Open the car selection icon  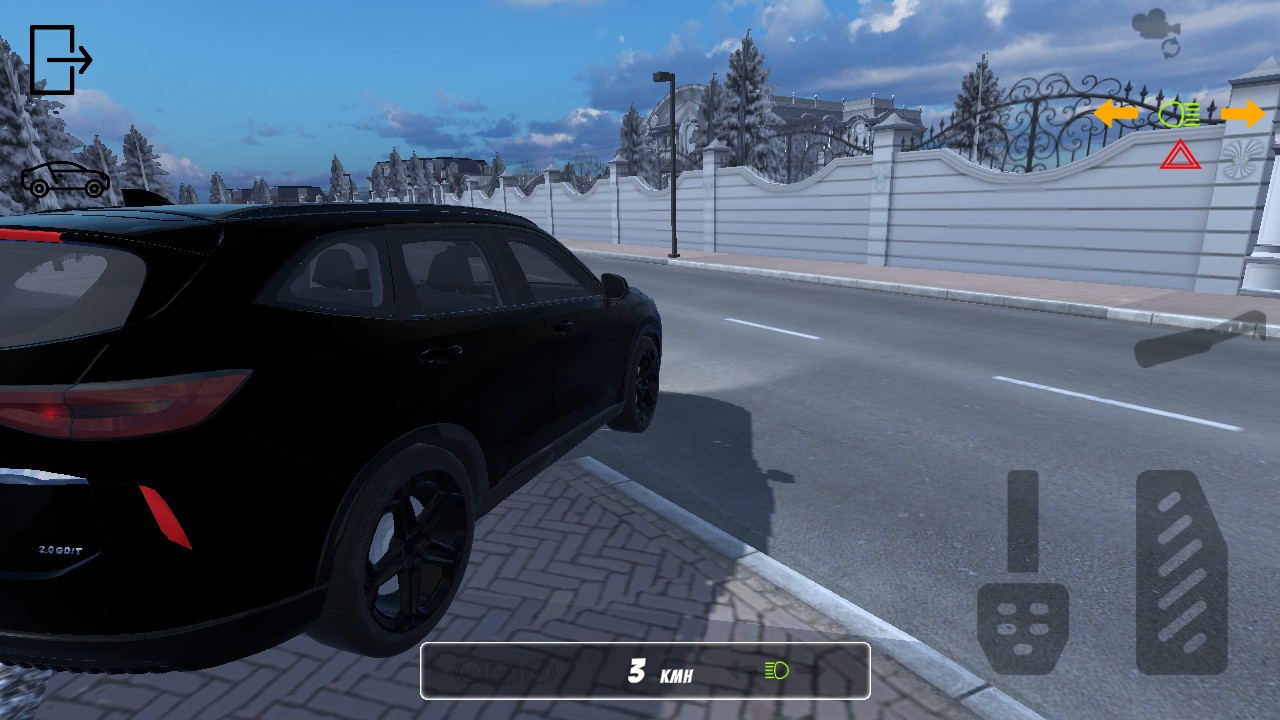[x=66, y=180]
